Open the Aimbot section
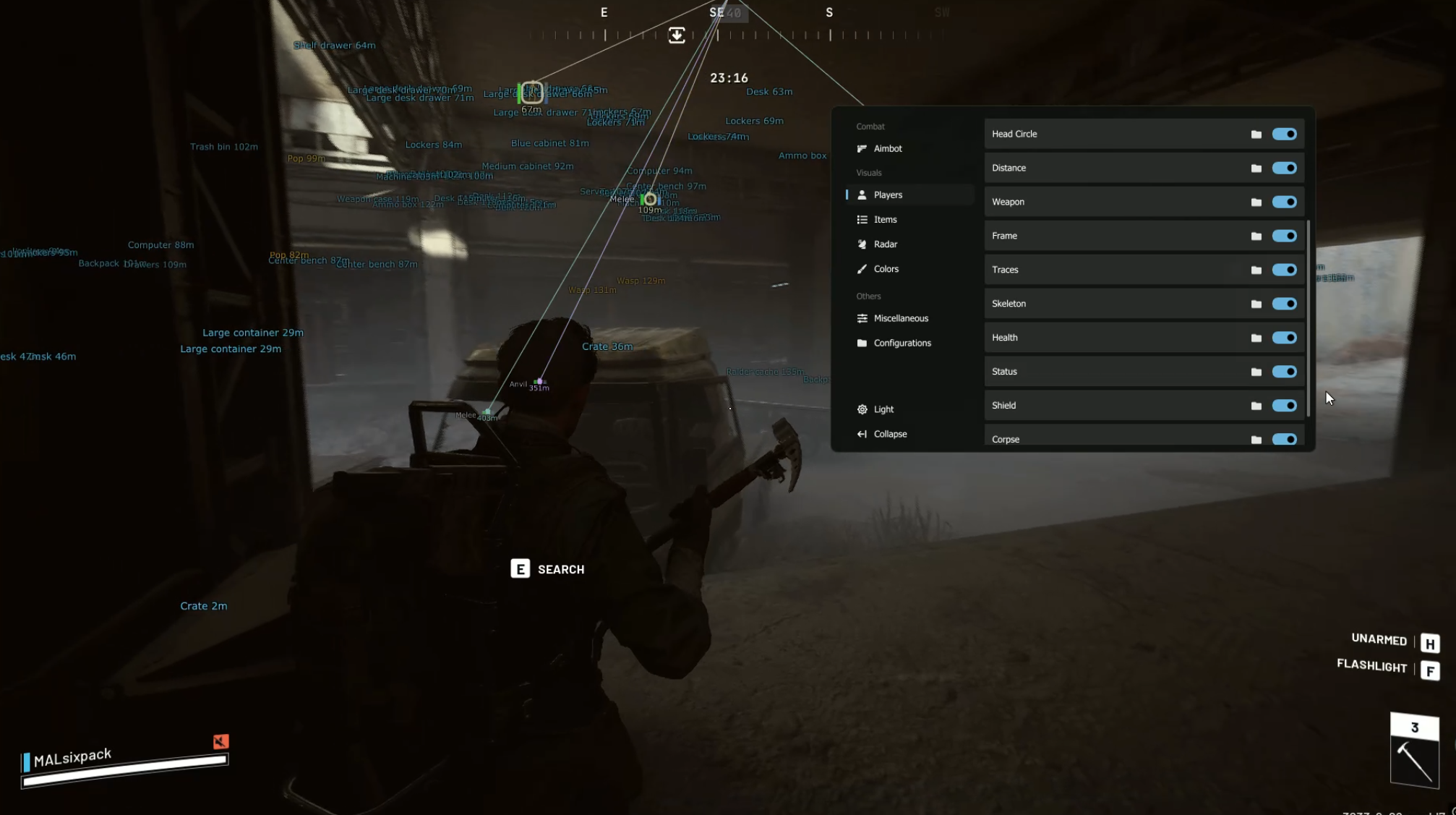 887,148
